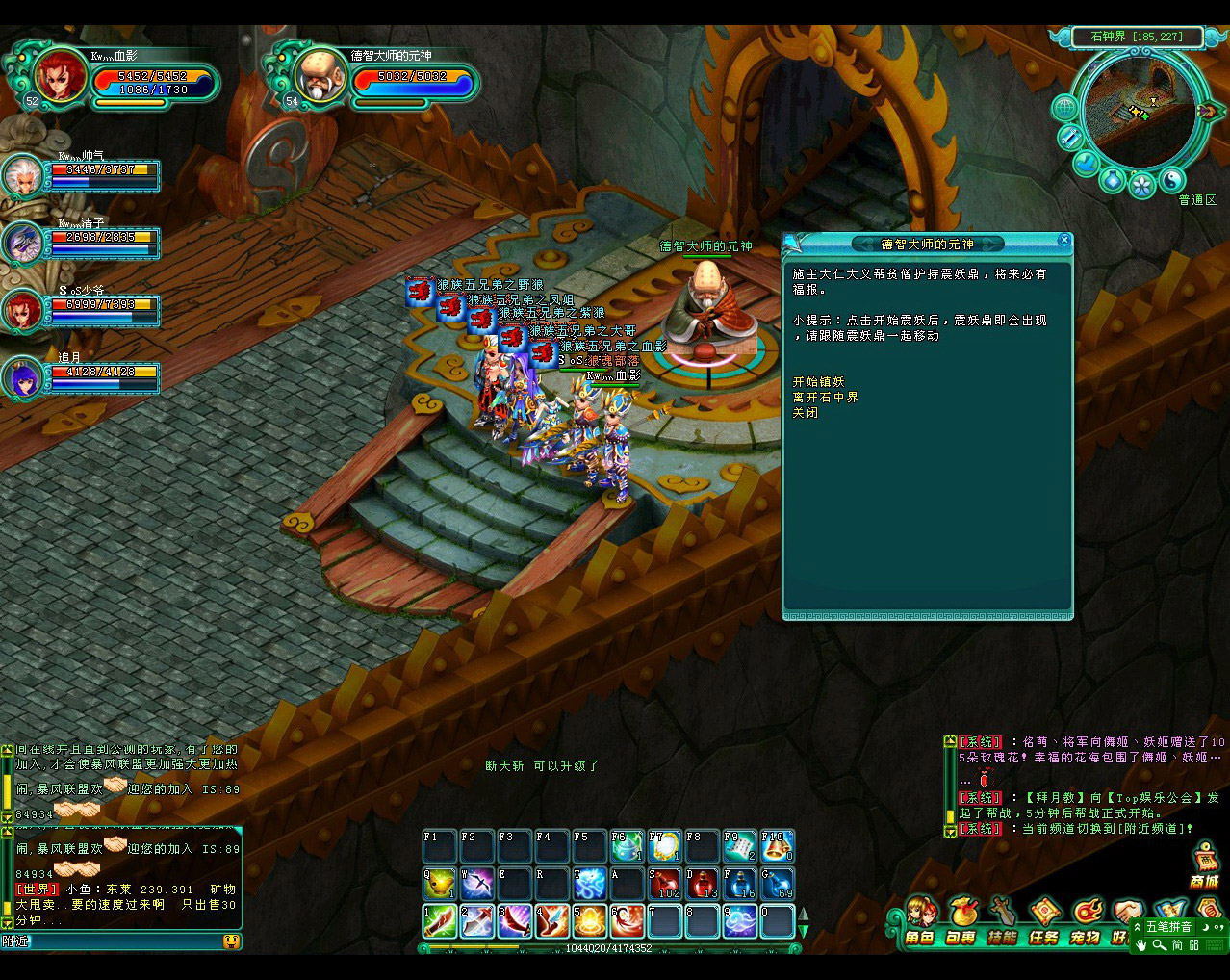
Task: Select party member 追月's portrait
Action: point(21,377)
